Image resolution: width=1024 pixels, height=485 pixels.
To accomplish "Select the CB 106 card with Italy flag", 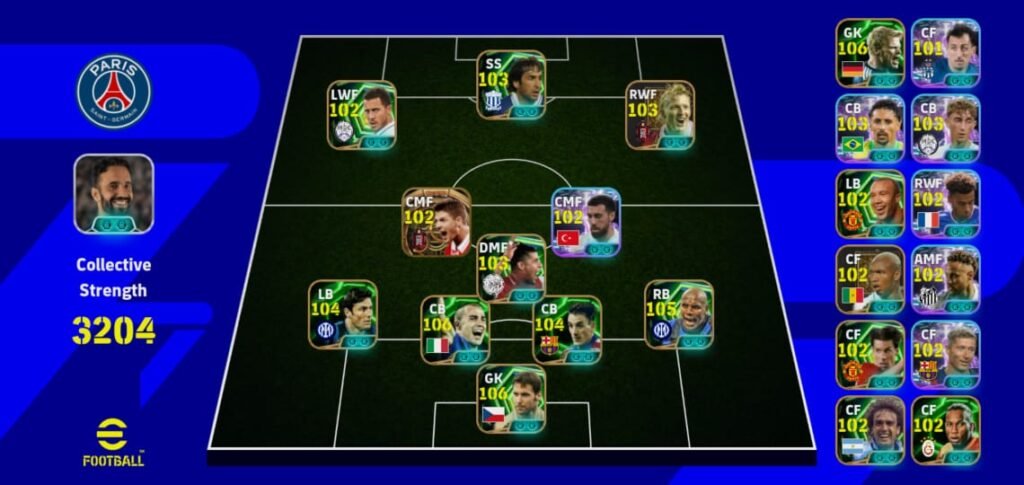I will 455,330.
